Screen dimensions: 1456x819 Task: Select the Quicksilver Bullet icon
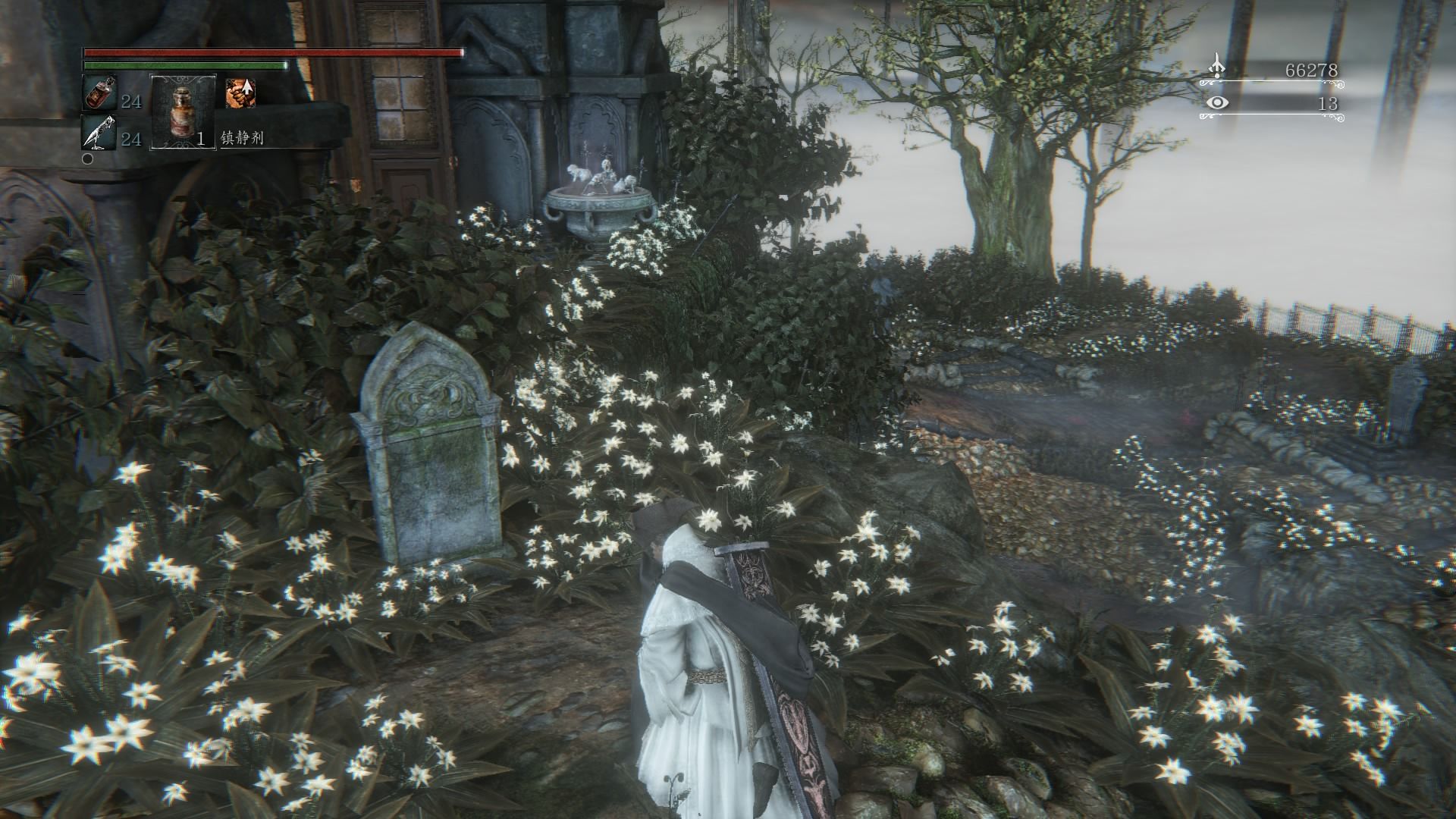click(x=100, y=133)
